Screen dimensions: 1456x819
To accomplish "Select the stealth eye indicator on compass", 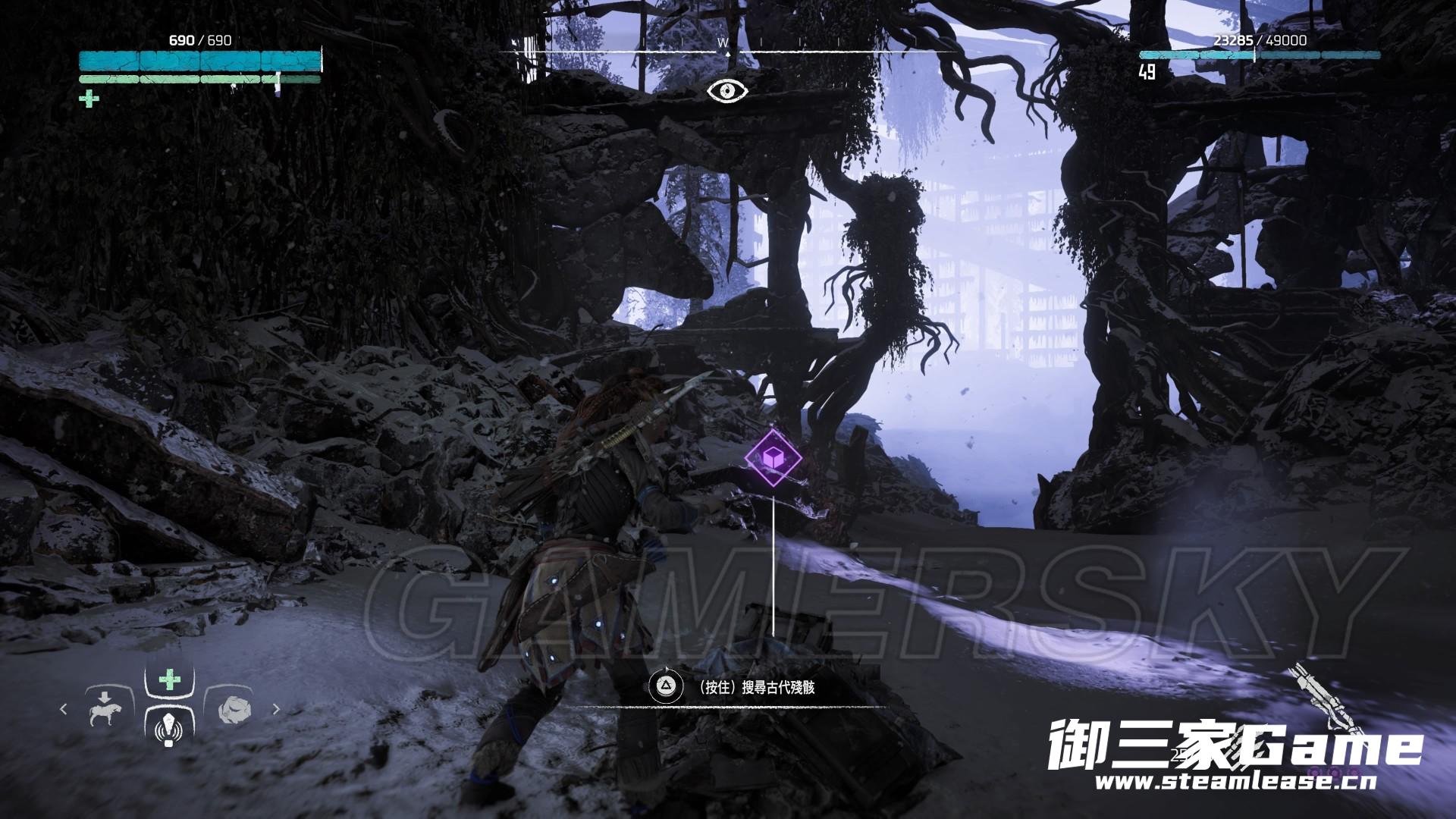I will pyautogui.click(x=727, y=91).
